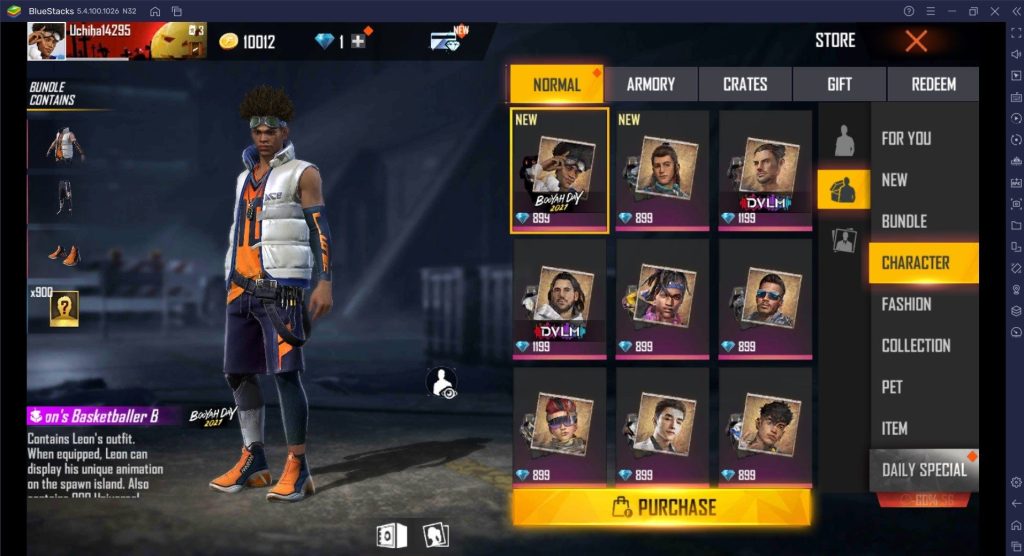Open the Pet category
This screenshot has height=556, width=1024.
(892, 387)
